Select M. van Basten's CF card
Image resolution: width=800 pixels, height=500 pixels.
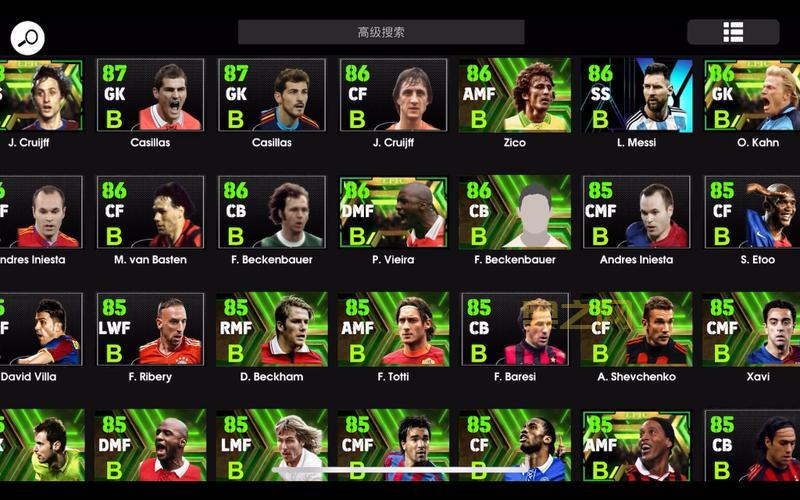150,212
